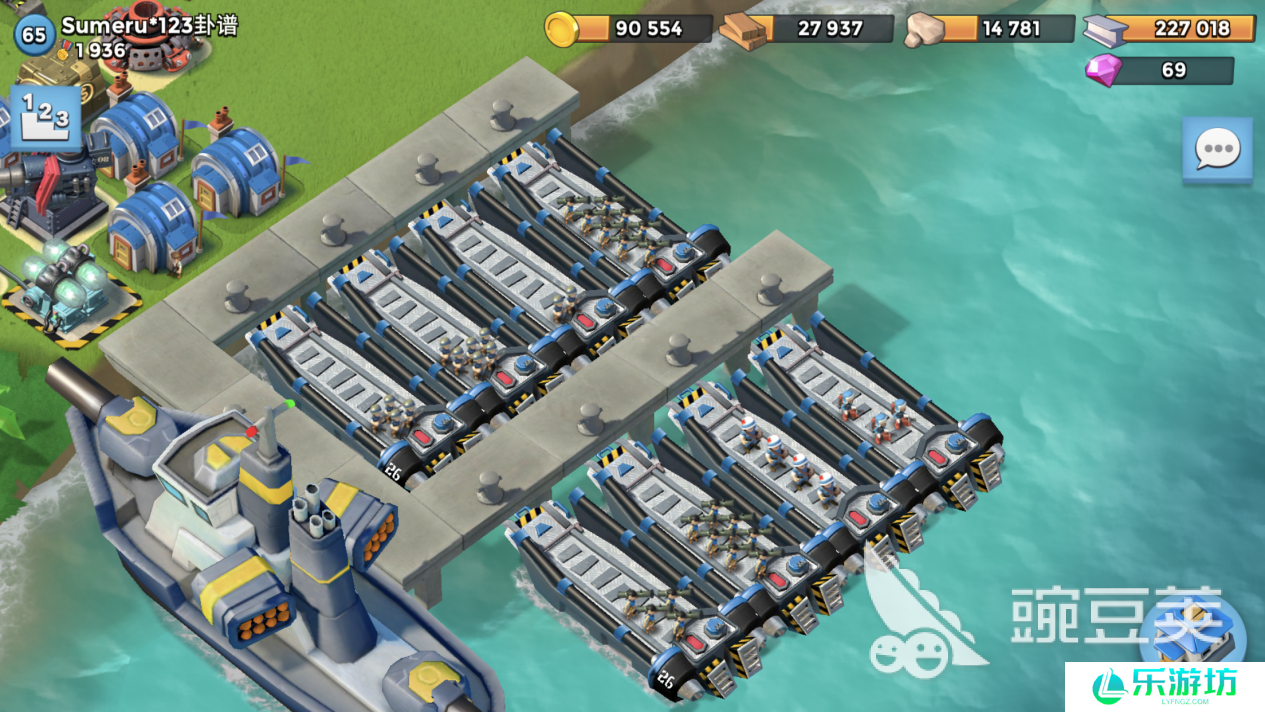Open the purple diamonds counter
Screen dimensions: 1265x712
(1160, 71)
